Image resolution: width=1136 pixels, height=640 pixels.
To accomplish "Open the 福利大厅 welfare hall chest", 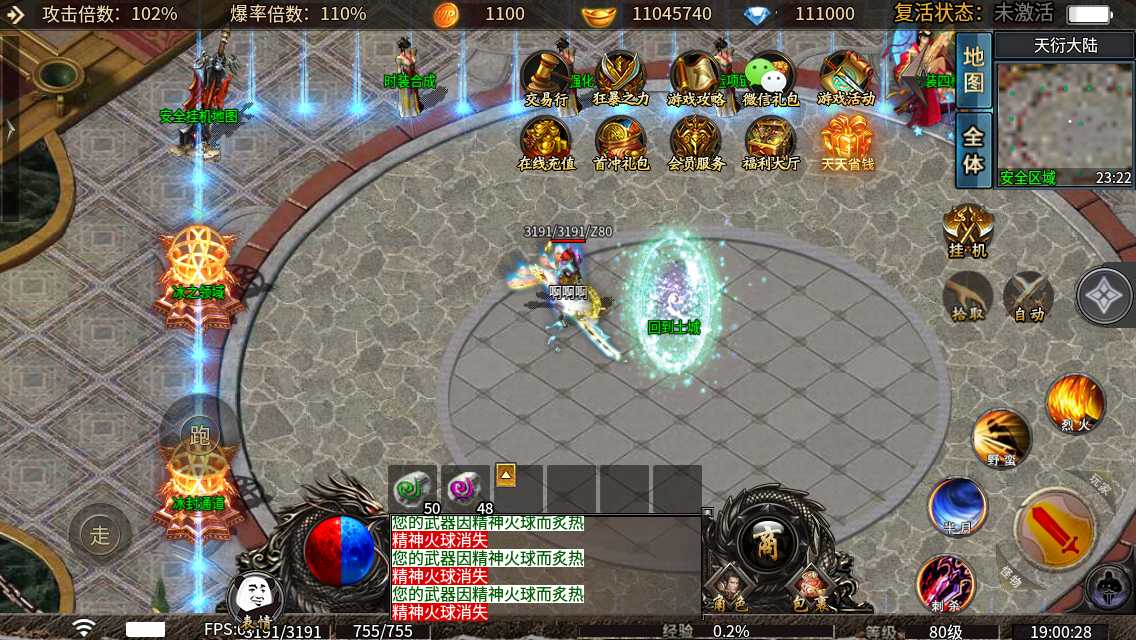I will (x=770, y=141).
